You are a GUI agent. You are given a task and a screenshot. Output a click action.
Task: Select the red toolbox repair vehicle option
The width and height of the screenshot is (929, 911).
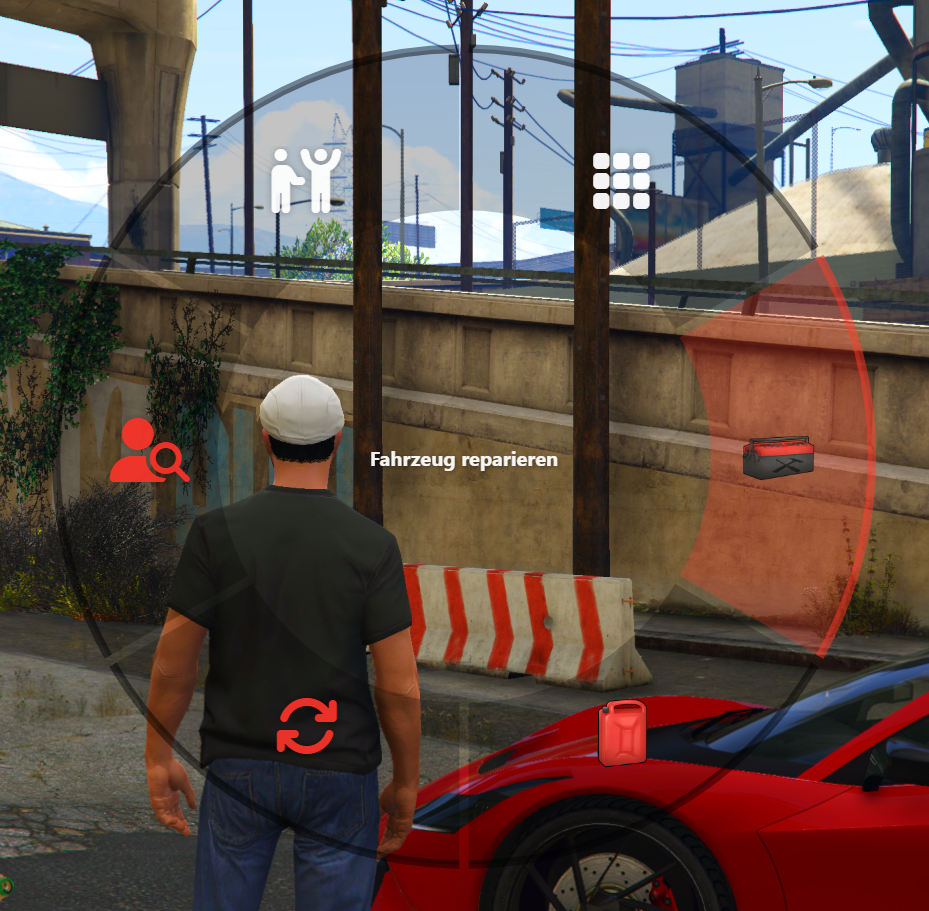point(778,457)
